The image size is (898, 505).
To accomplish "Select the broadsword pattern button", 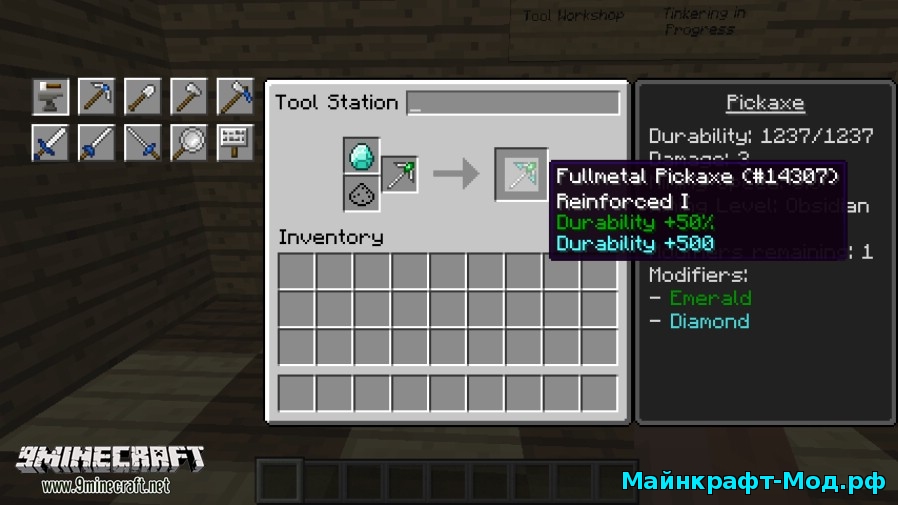I will click(x=50, y=143).
